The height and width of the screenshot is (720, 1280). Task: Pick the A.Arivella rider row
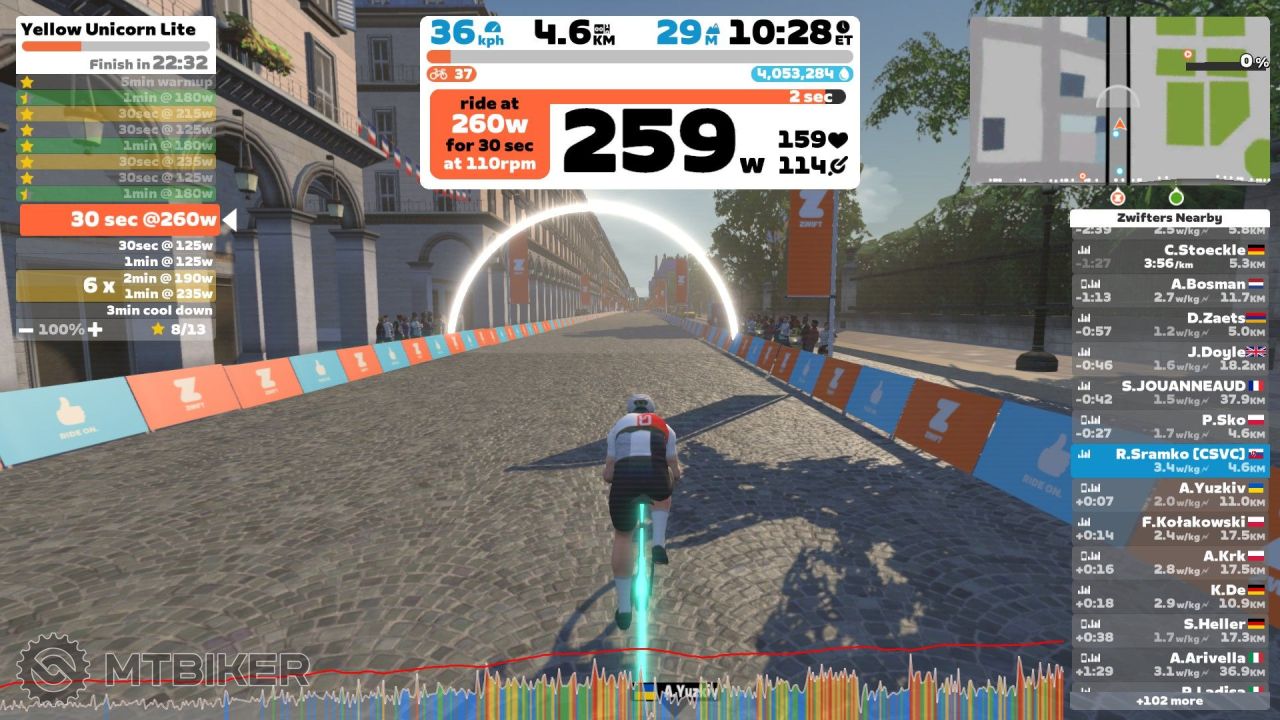pos(1169,665)
